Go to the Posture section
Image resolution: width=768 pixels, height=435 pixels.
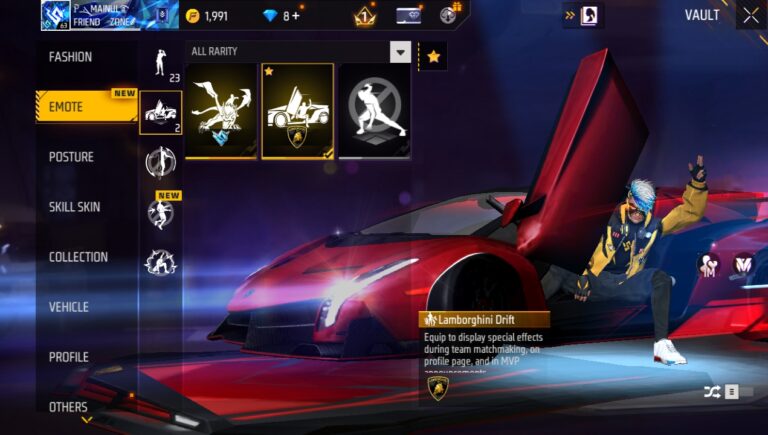click(x=71, y=157)
